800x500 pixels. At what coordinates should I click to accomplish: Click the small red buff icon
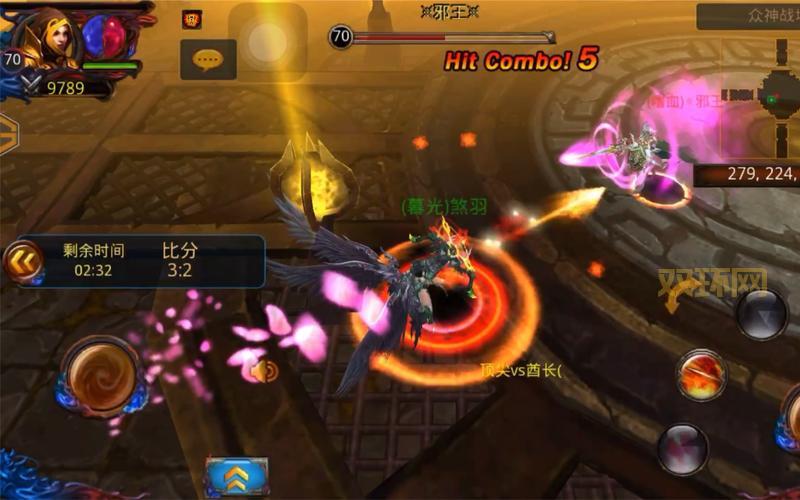click(x=192, y=19)
